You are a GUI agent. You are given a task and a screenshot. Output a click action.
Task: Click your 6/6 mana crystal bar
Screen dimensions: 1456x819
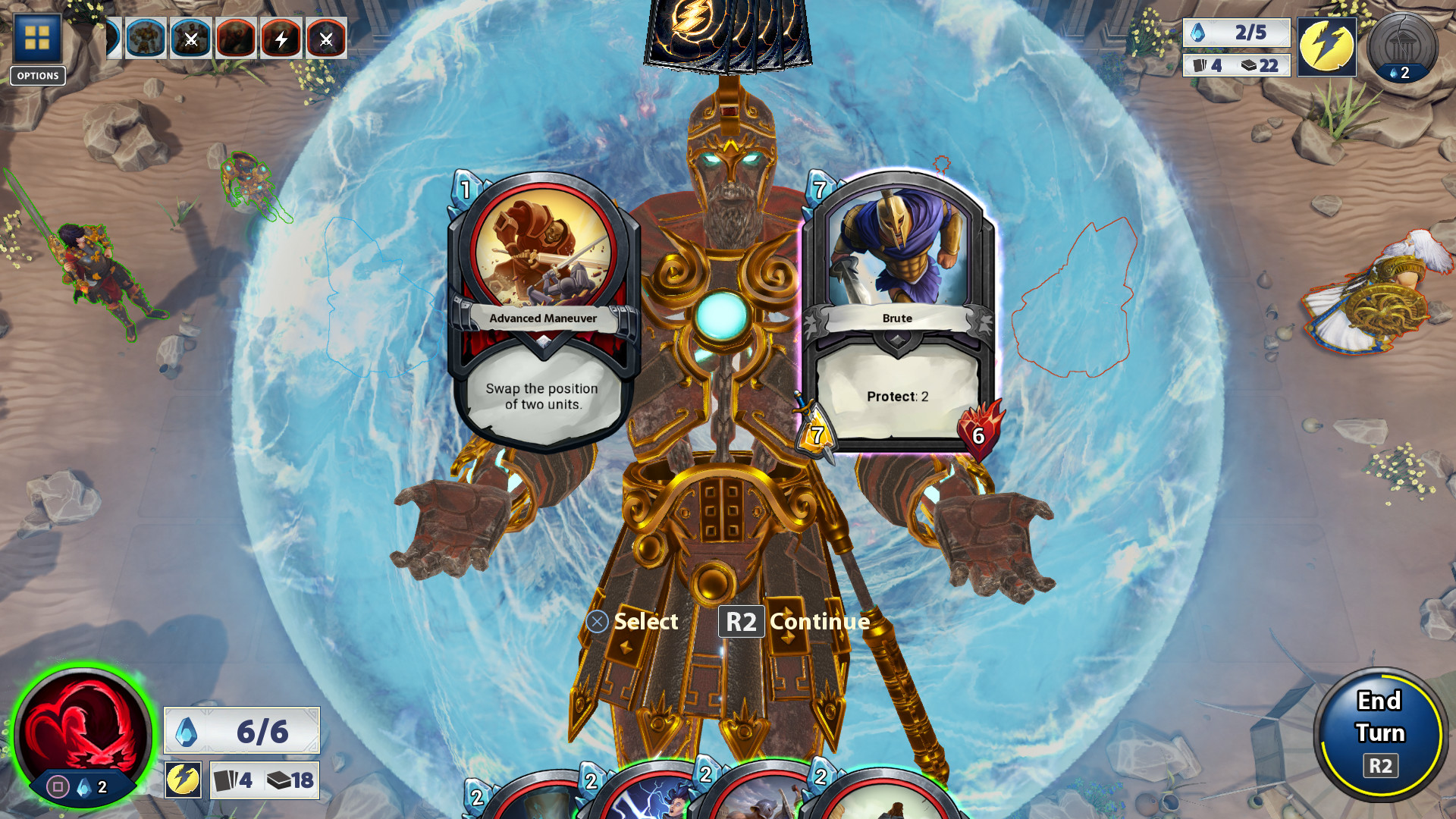click(x=243, y=730)
